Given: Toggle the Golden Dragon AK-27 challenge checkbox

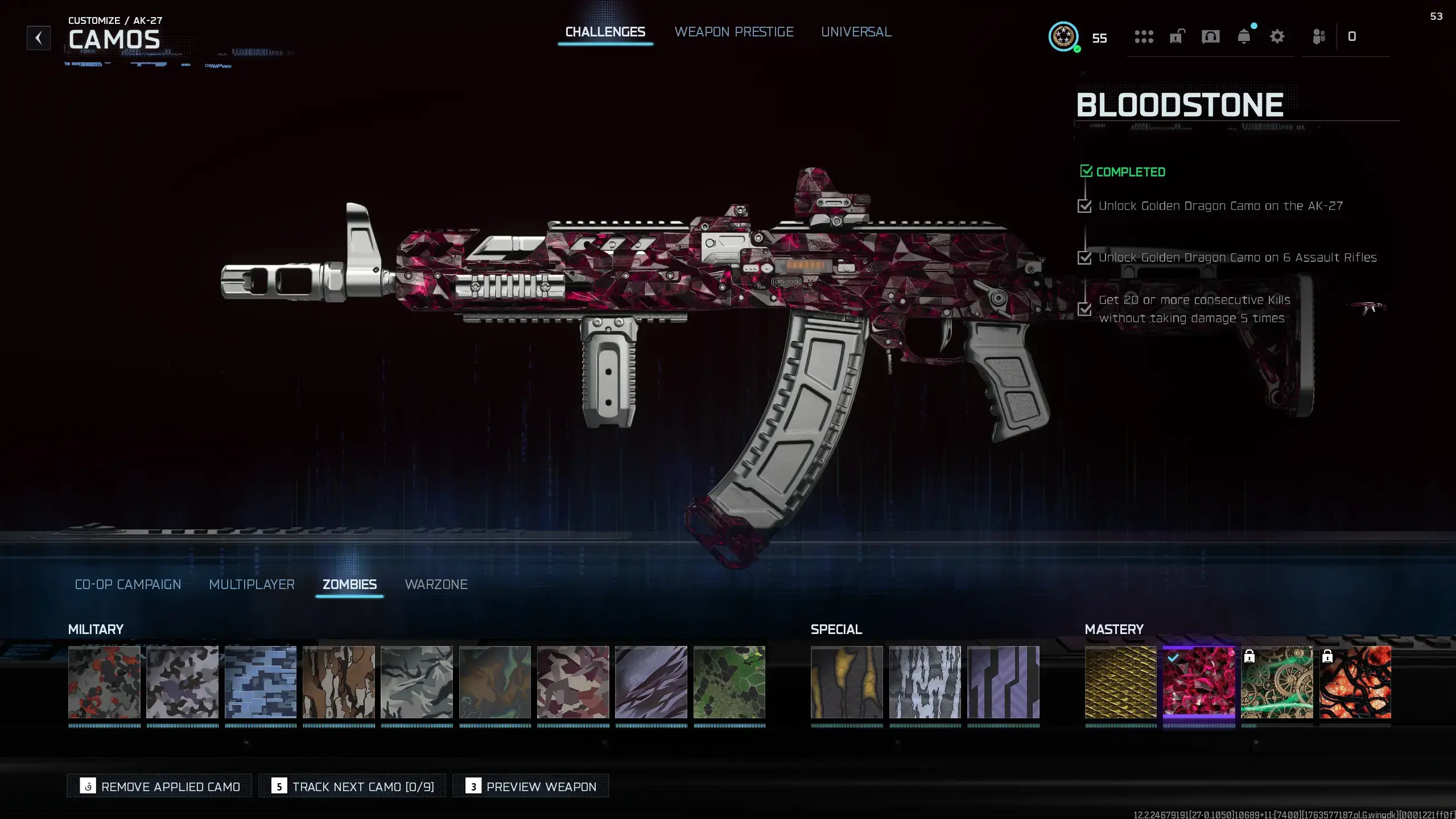Looking at the screenshot, I should point(1086,206).
